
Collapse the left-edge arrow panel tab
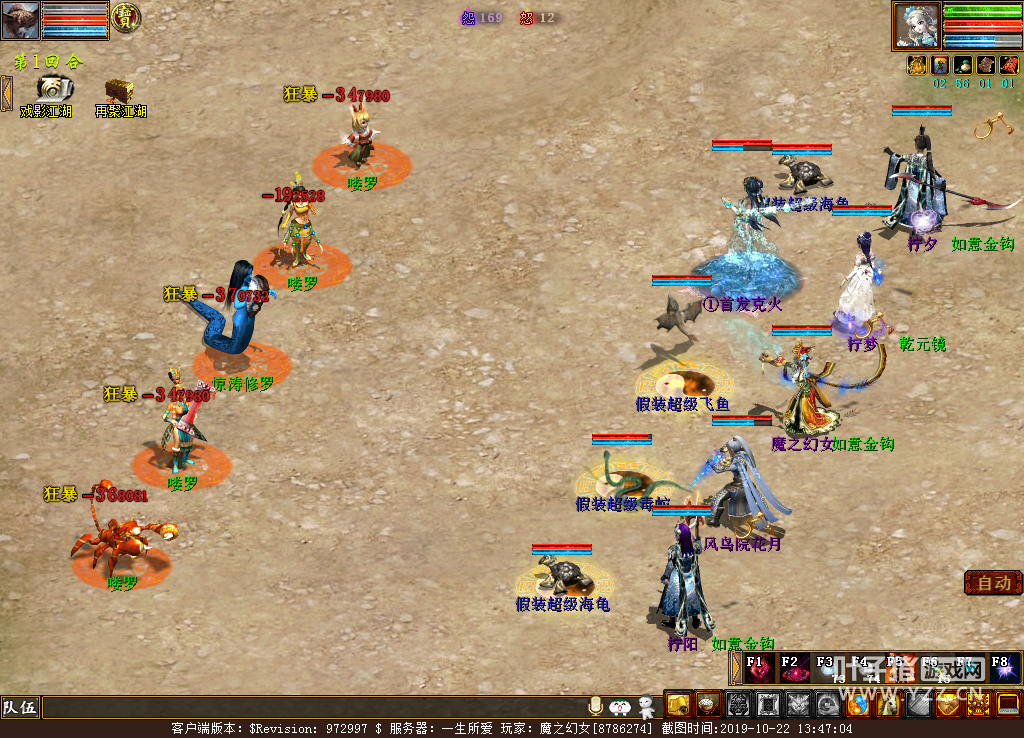pos(6,93)
